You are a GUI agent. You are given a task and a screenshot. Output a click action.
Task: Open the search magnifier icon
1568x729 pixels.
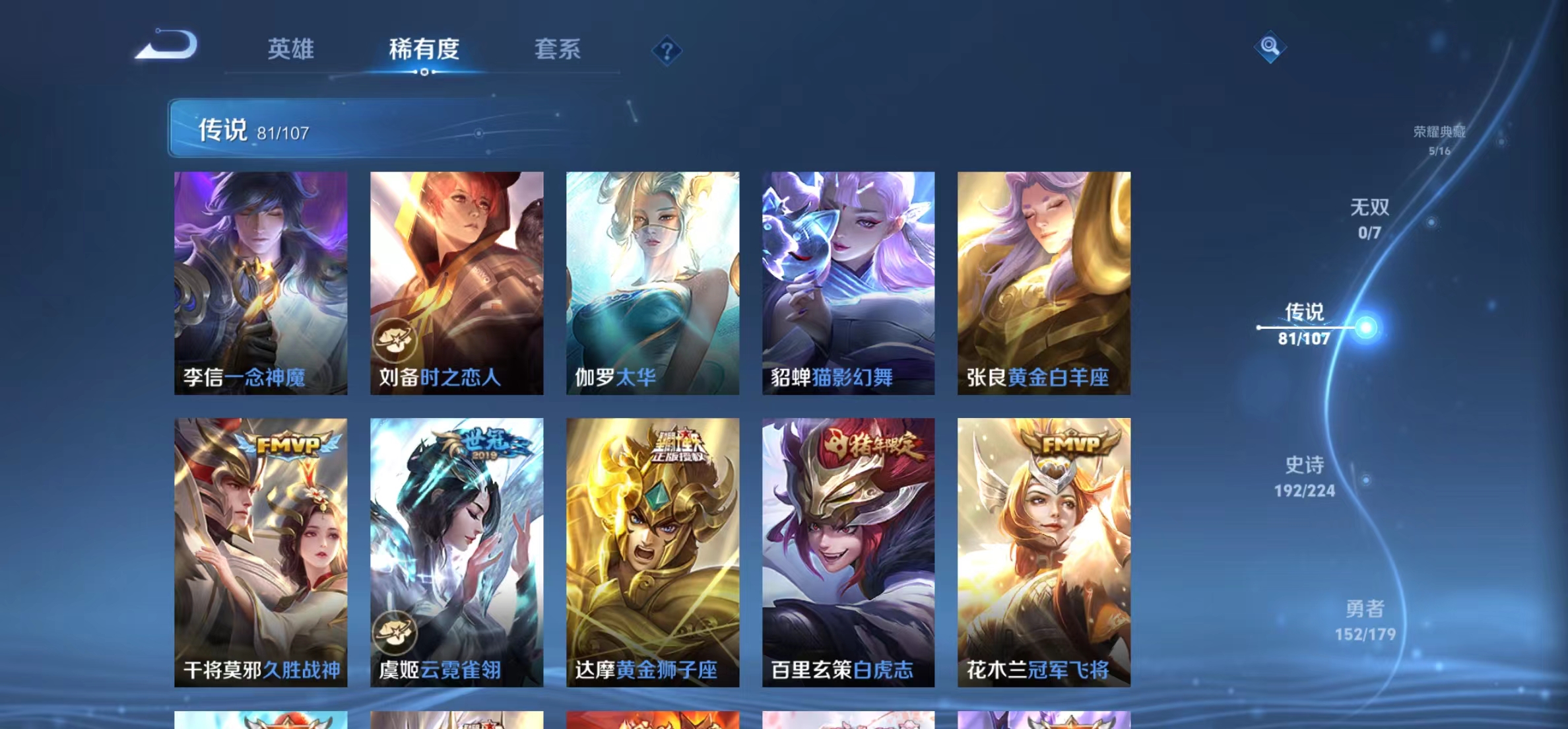click(1270, 48)
